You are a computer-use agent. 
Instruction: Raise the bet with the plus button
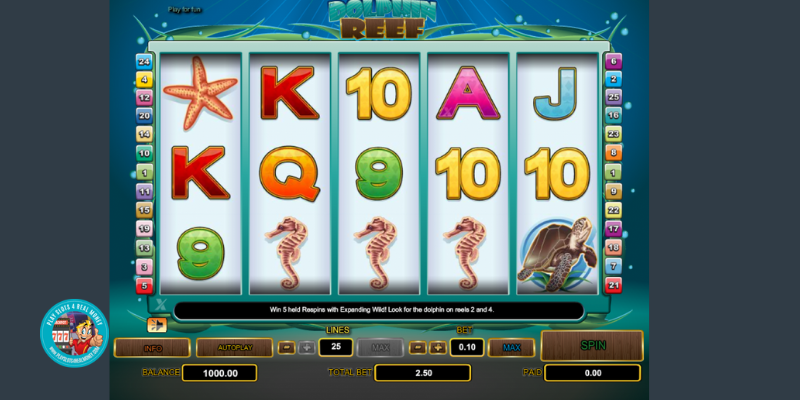438,348
